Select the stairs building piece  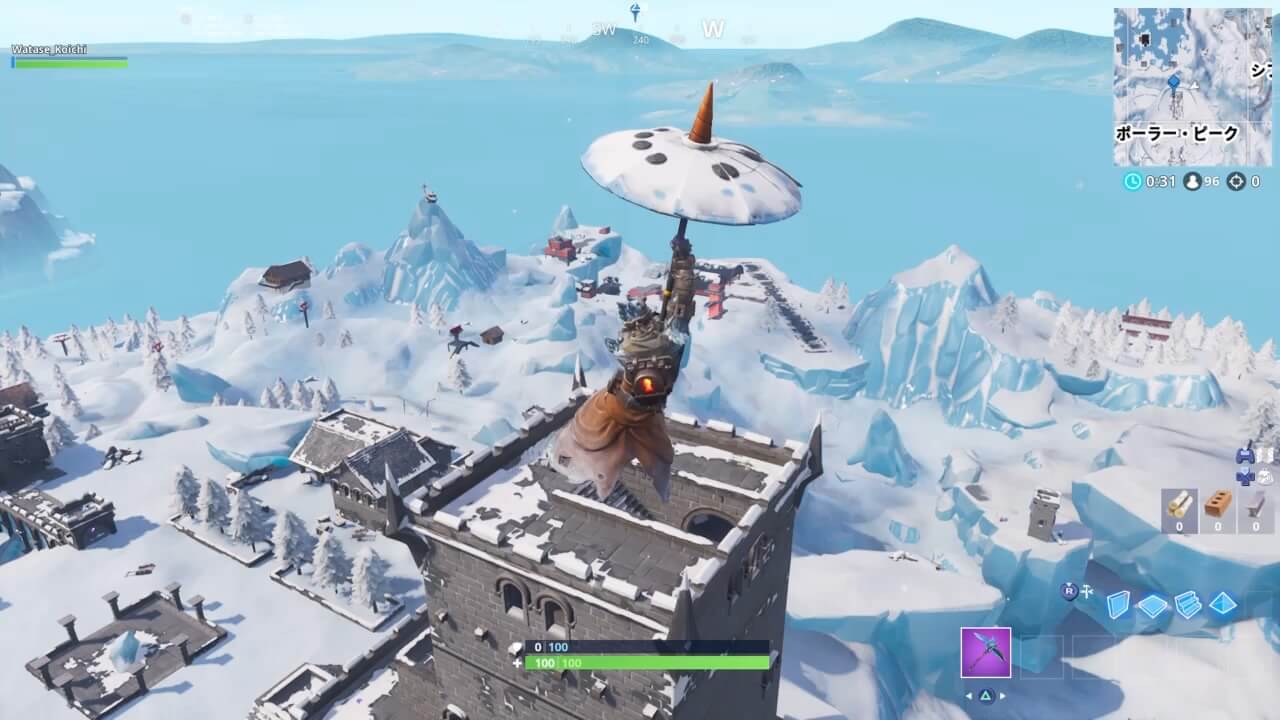[x=1187, y=606]
